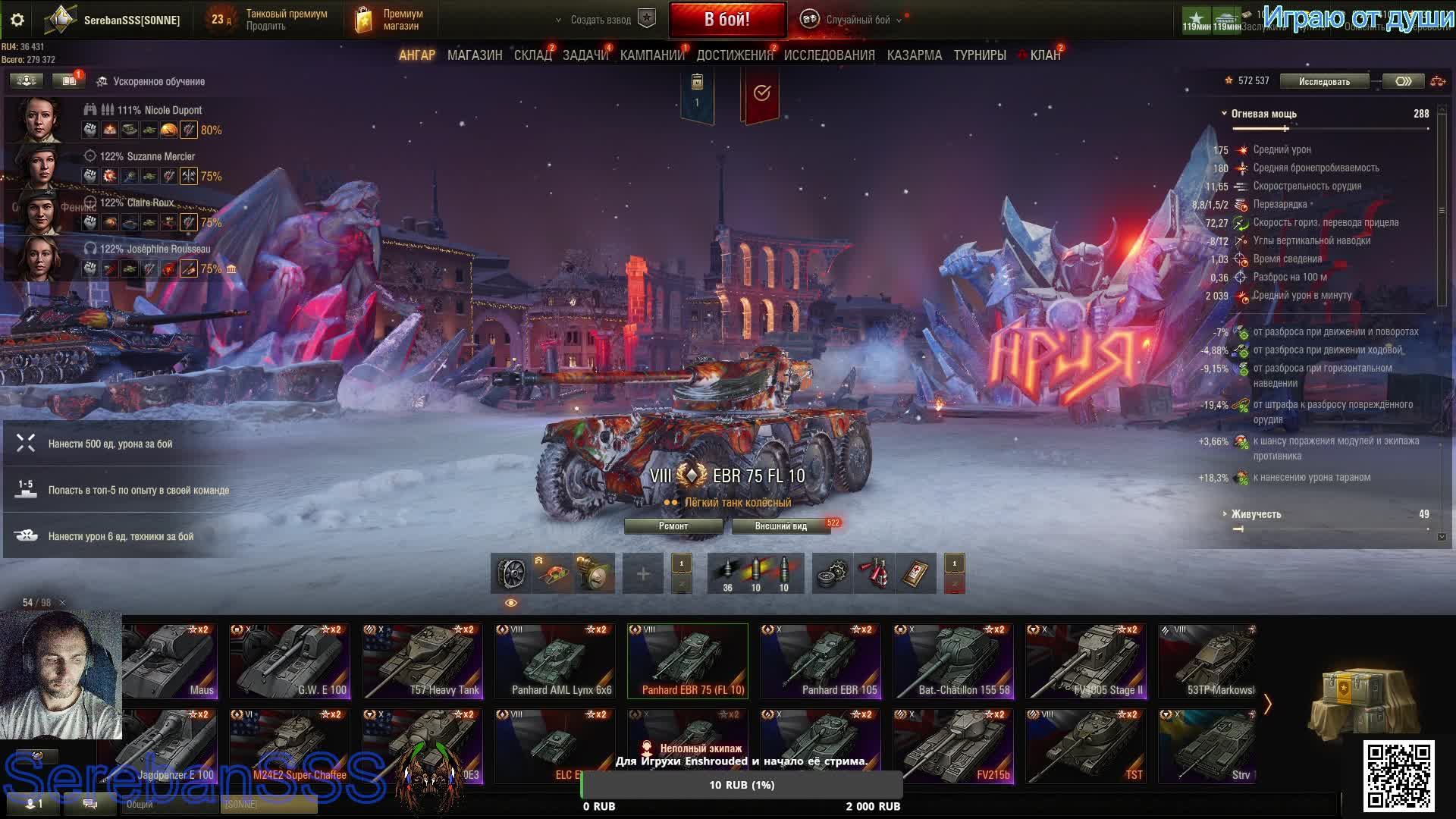Open the Внешний вид customization

tap(780, 526)
